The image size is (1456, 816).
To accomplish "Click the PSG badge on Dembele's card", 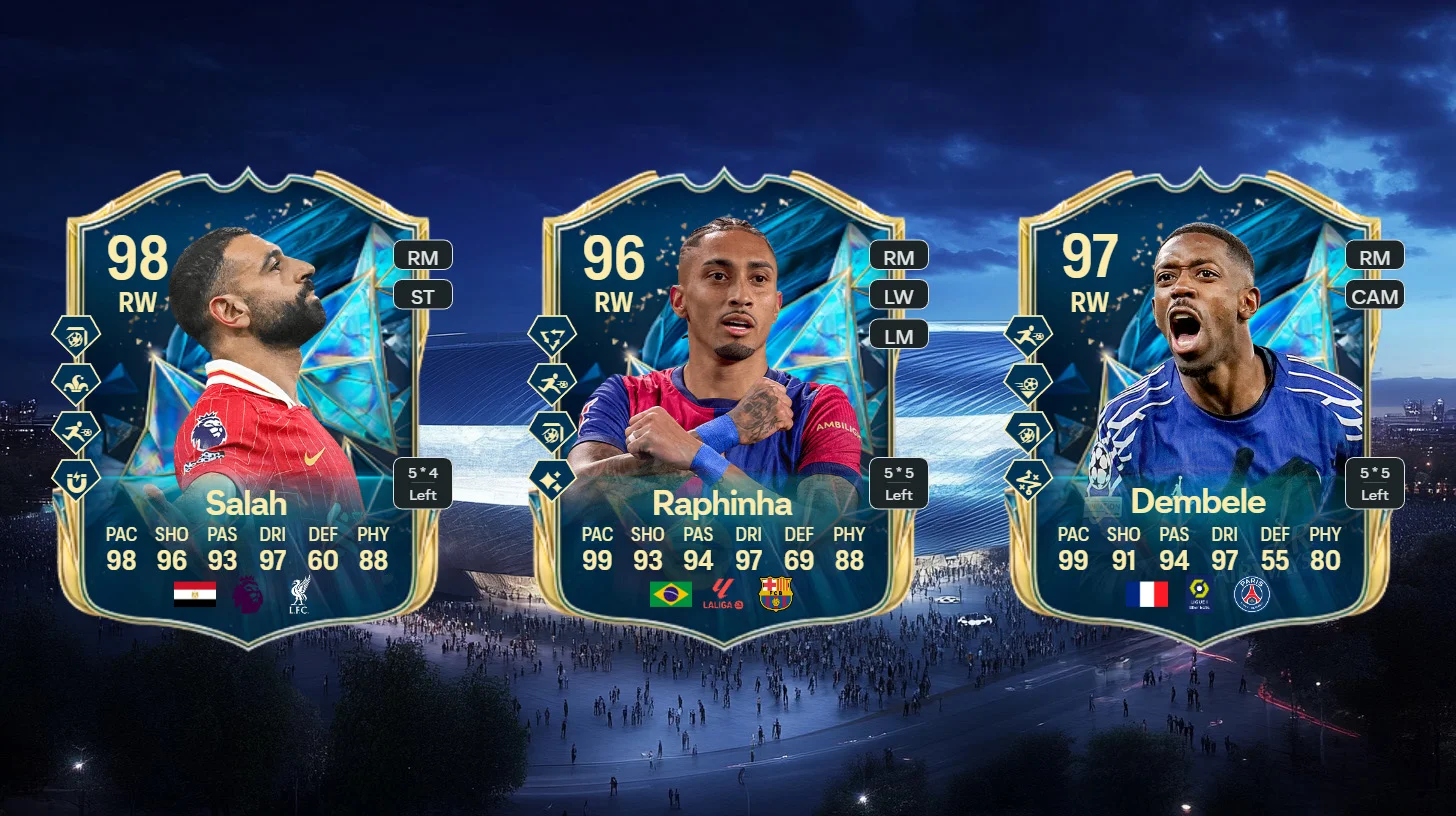I will click(1251, 595).
